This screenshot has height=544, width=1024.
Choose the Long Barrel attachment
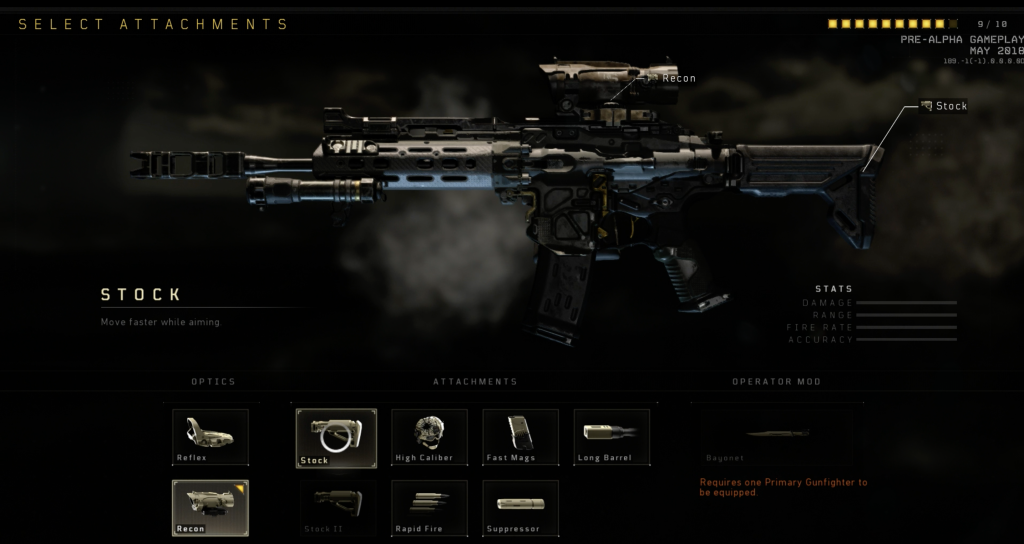(x=611, y=437)
